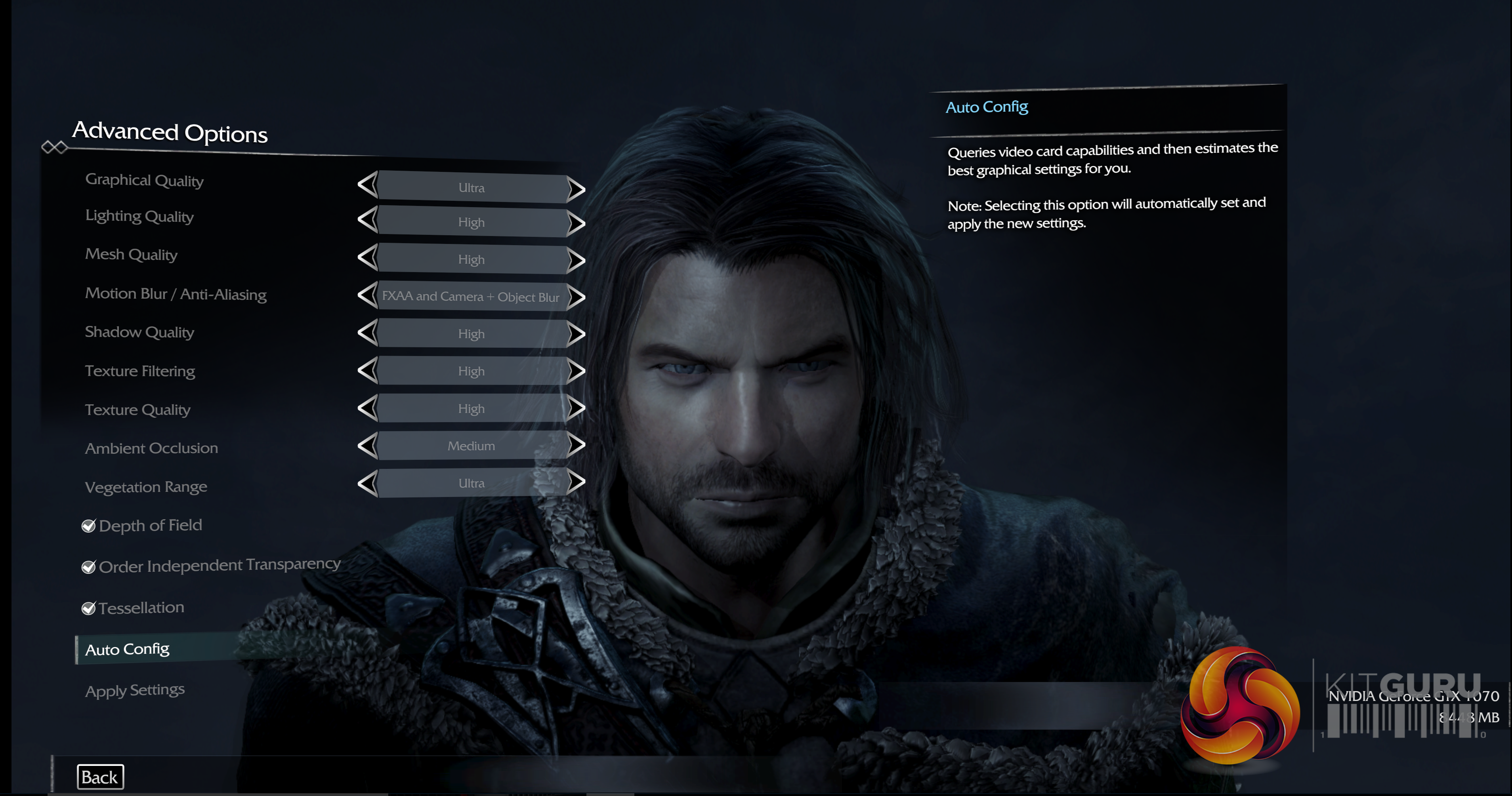Reduce Vegetation Range via its left arrow
This screenshot has height=796, width=1512.
point(367,483)
